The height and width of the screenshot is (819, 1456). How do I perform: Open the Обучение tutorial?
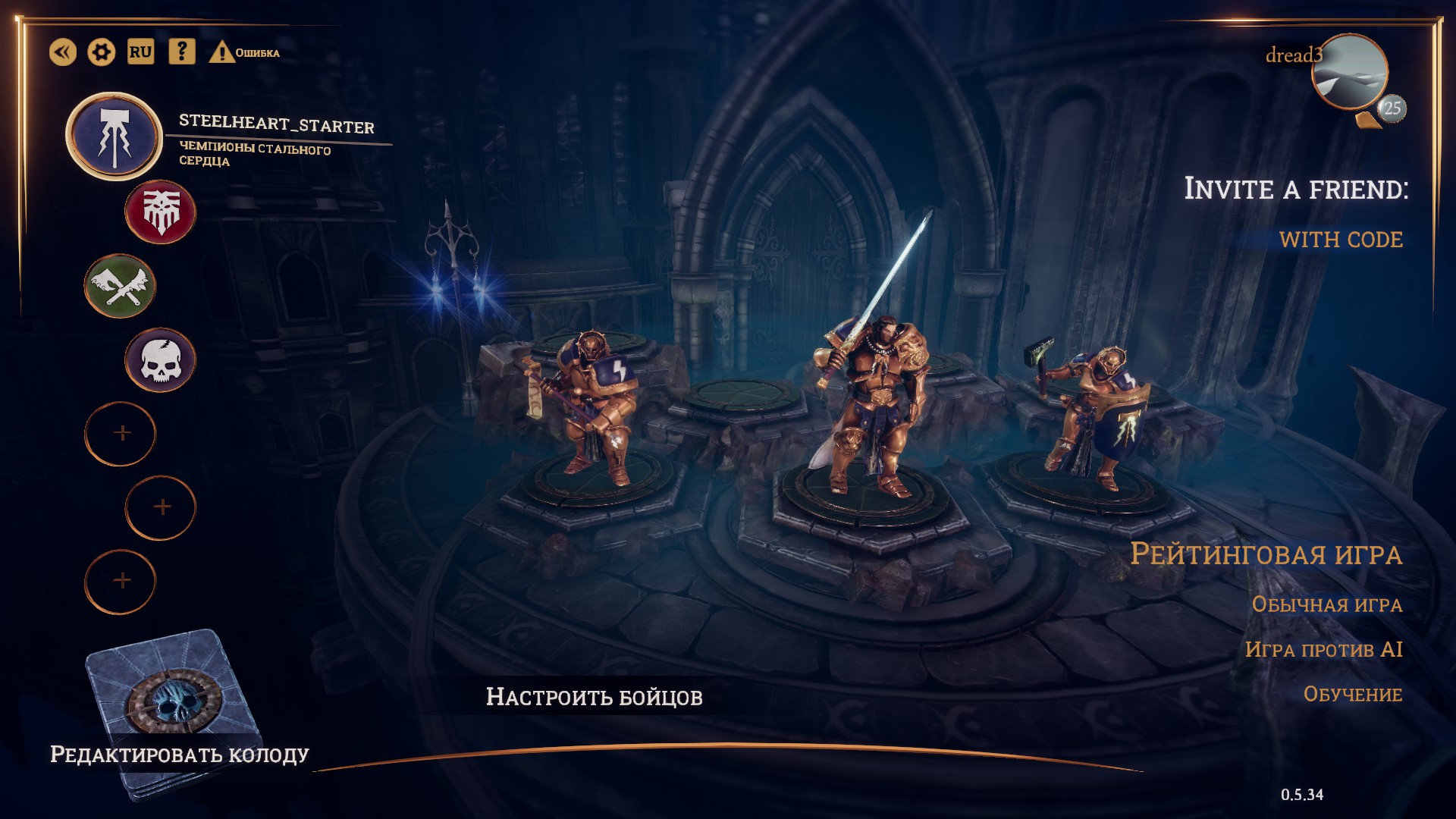[1352, 695]
